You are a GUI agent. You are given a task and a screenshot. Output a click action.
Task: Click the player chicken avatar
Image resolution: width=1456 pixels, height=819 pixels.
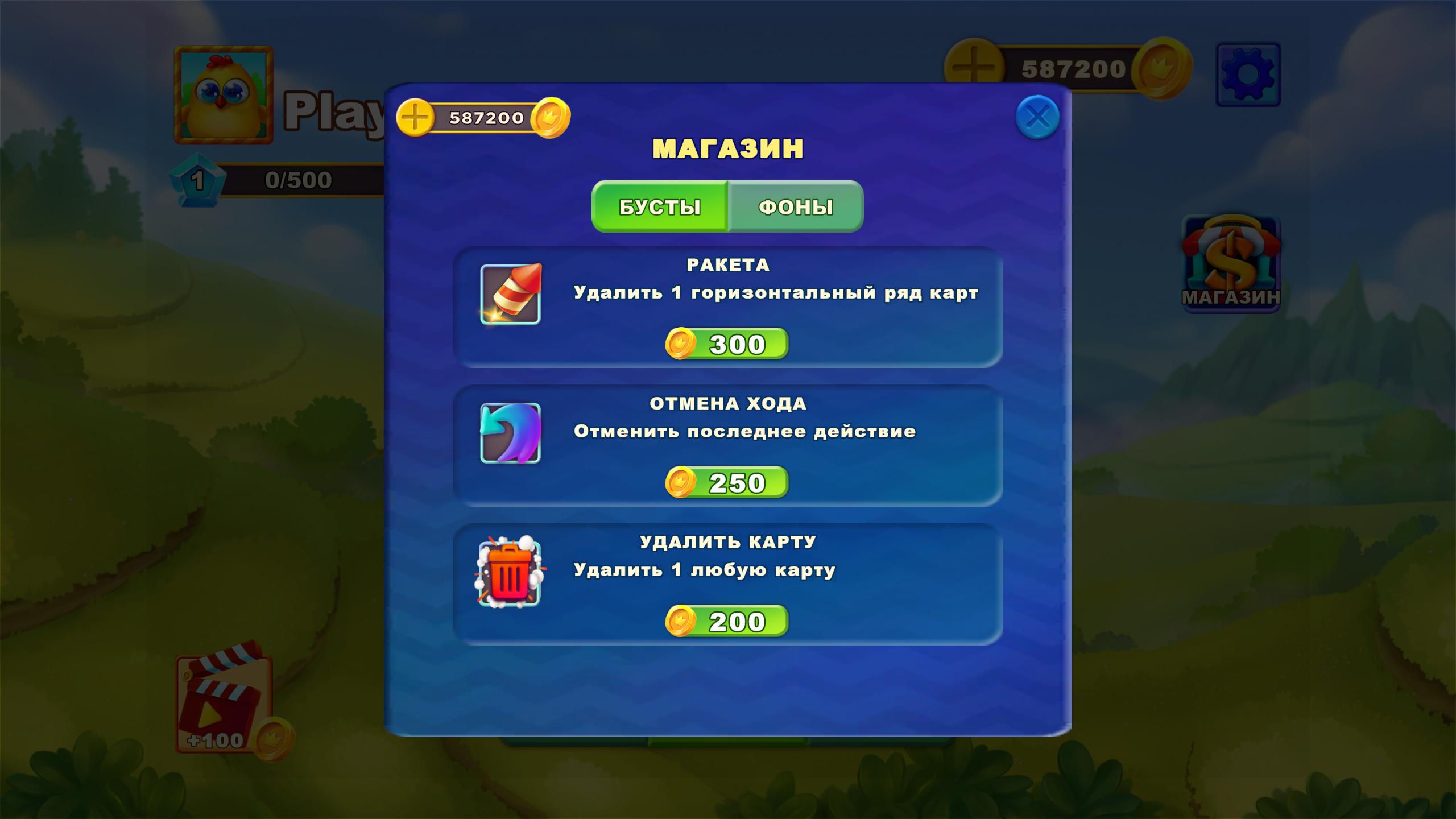[x=224, y=97]
